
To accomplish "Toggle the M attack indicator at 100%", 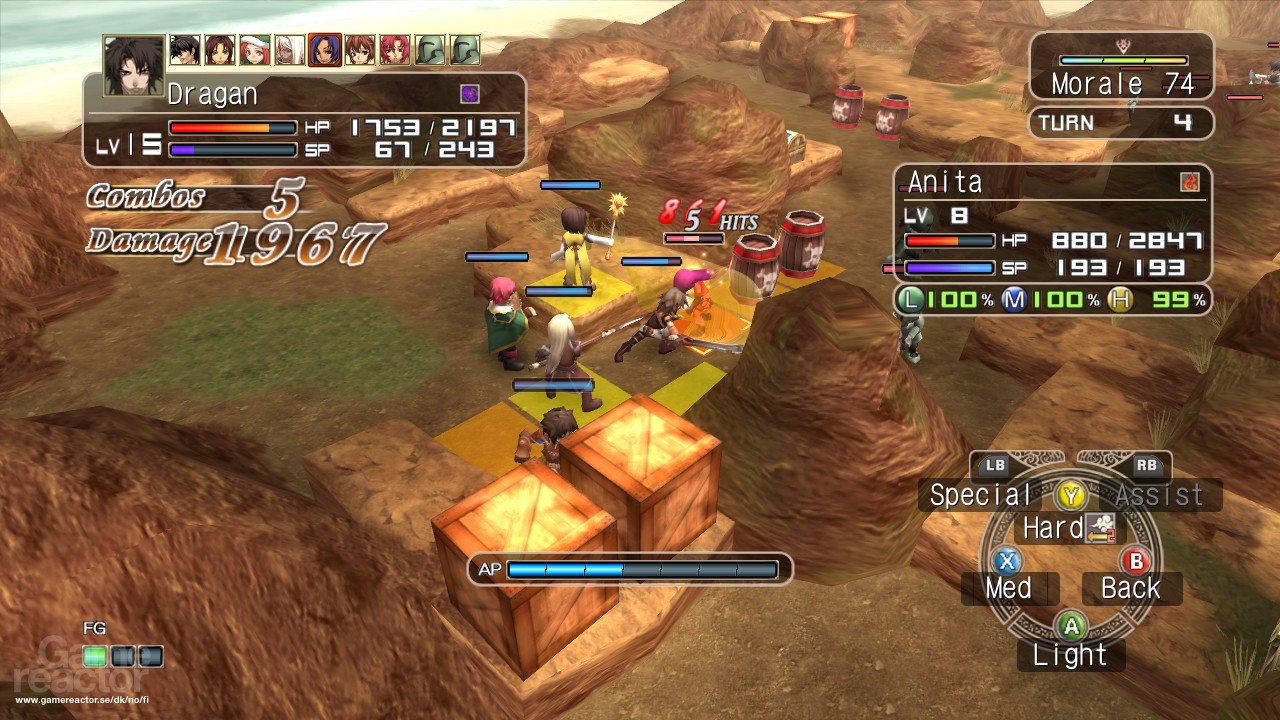I will [x=1013, y=298].
